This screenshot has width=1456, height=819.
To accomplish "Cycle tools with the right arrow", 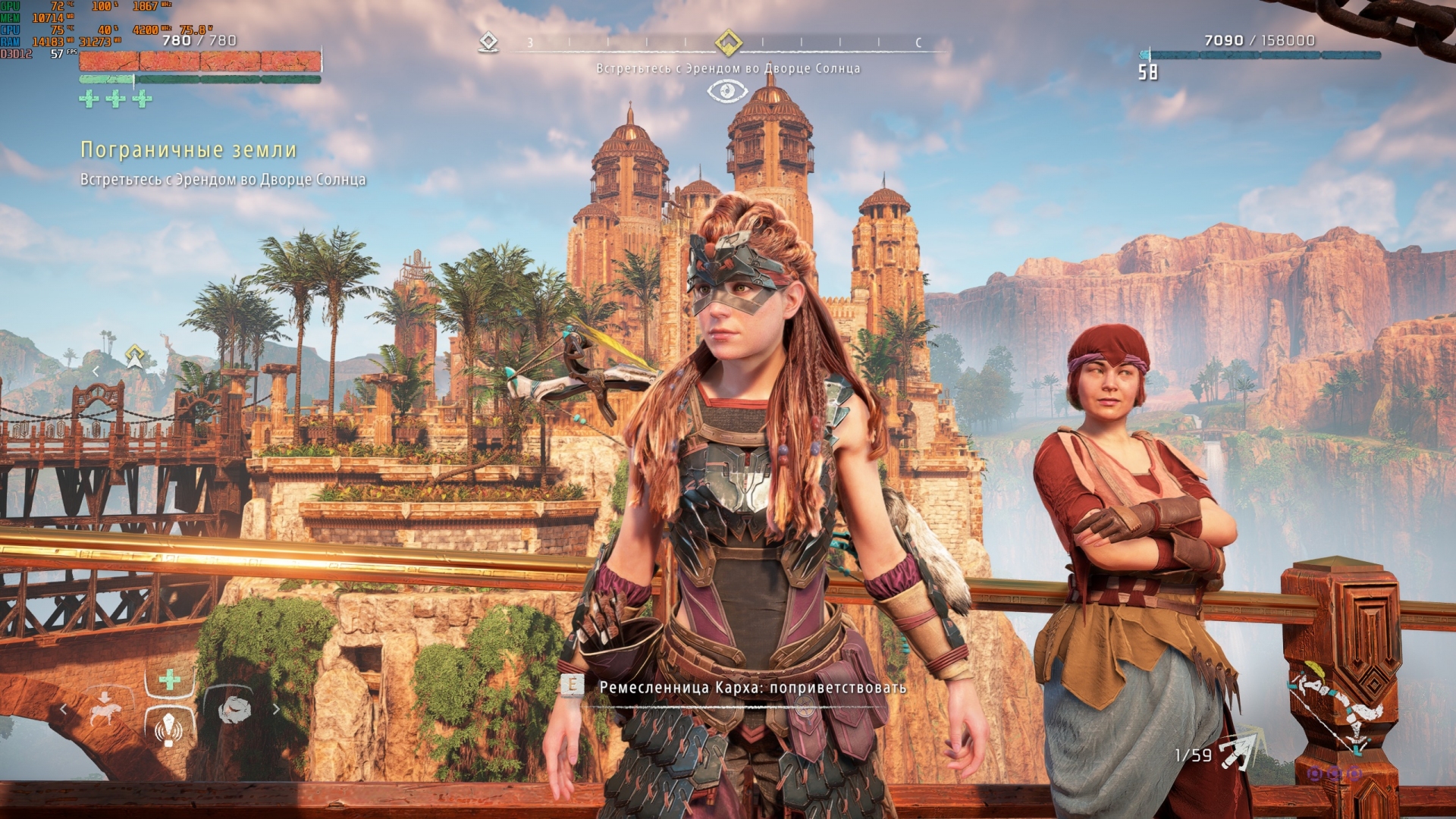I will [276, 710].
